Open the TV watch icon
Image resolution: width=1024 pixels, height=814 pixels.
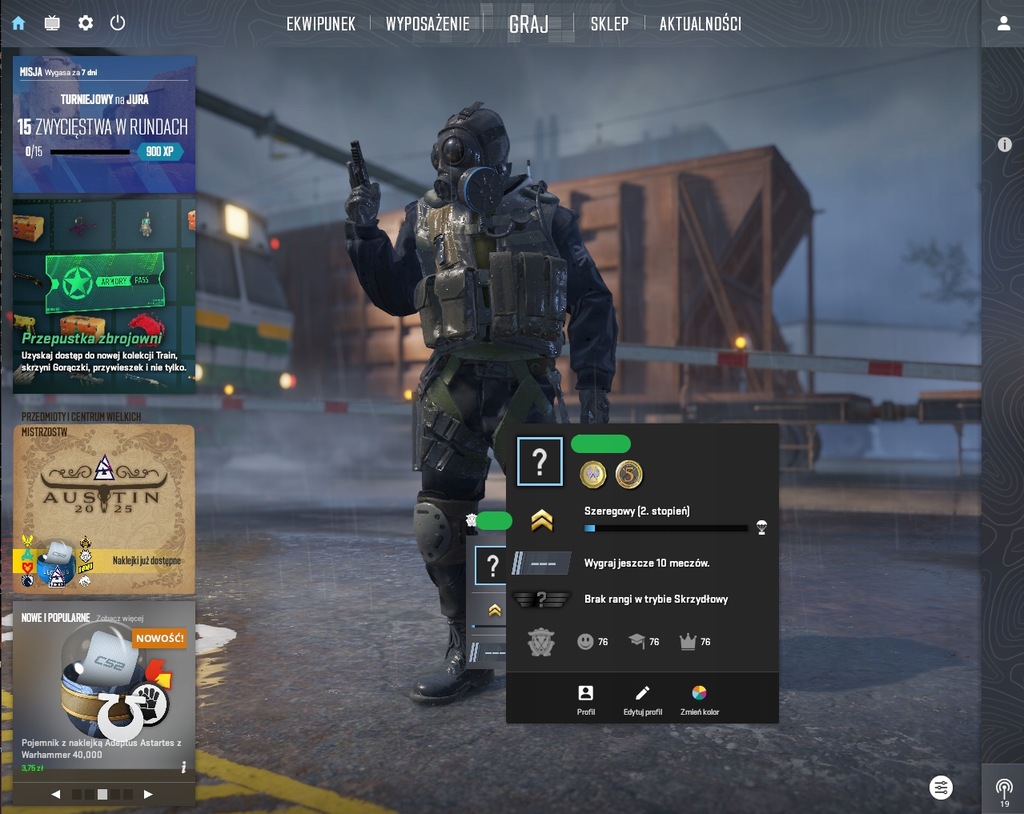coord(52,23)
